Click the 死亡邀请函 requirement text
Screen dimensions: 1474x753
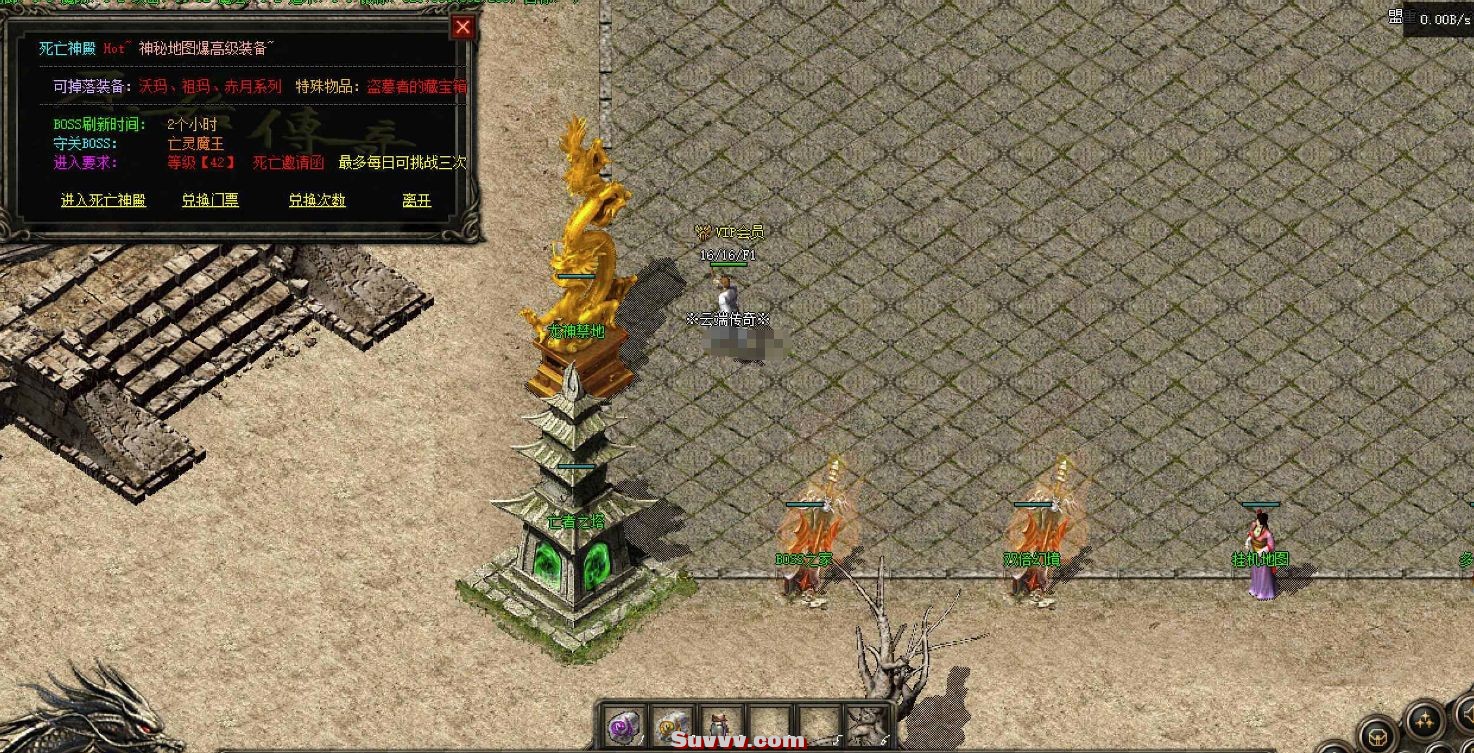point(287,164)
